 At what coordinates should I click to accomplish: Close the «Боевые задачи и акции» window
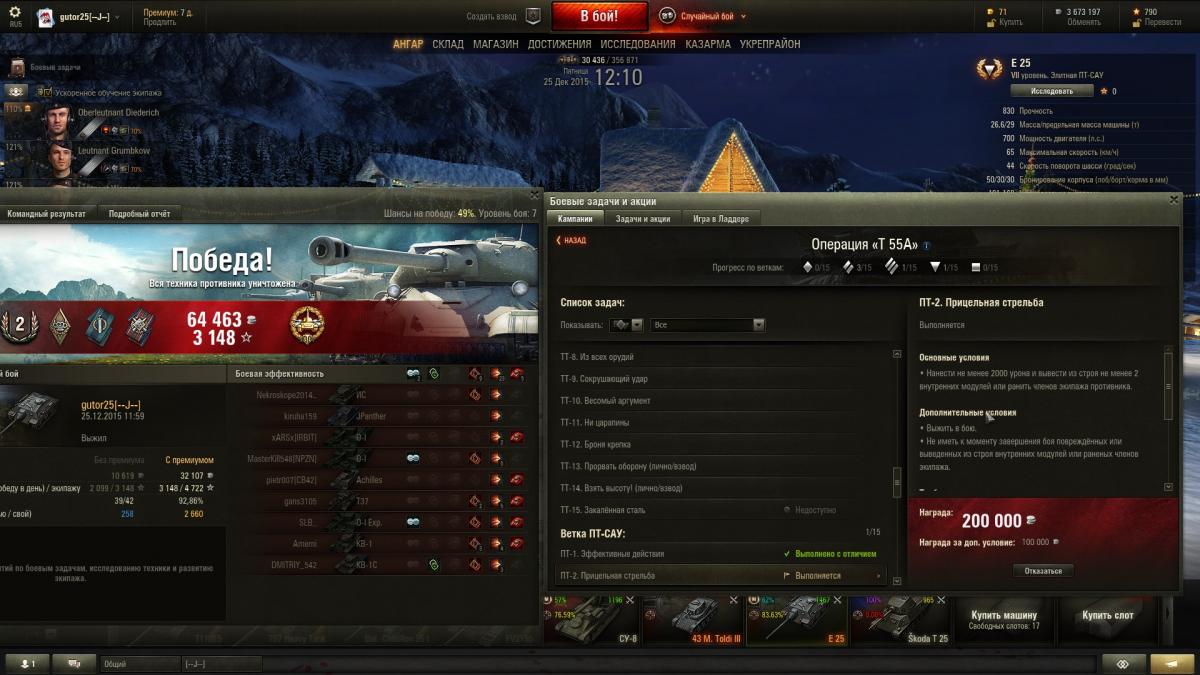[x=1174, y=200]
